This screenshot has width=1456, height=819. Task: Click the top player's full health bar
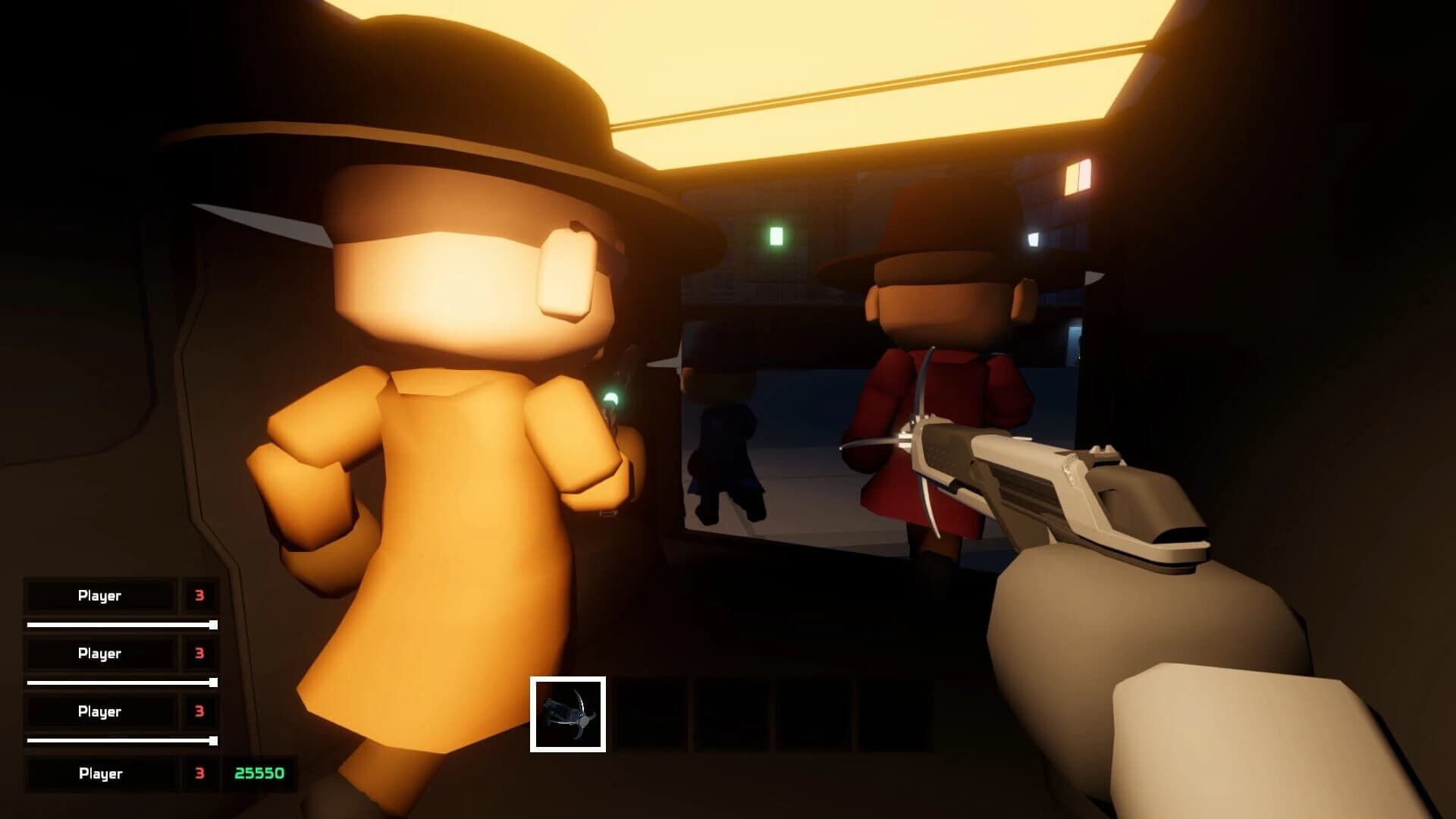pyautogui.click(x=121, y=623)
